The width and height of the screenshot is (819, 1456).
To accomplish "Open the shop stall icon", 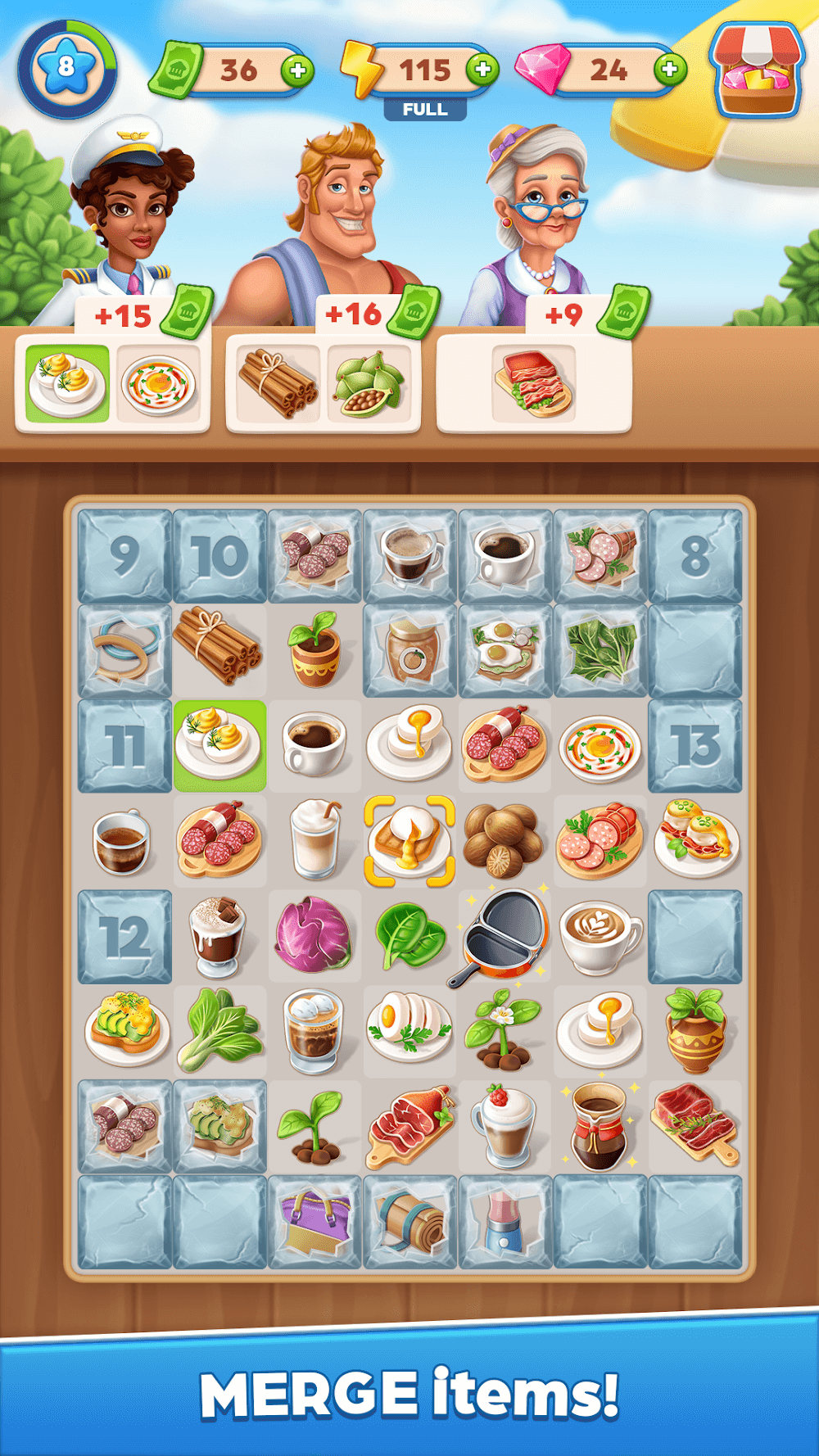I will coord(757,69).
